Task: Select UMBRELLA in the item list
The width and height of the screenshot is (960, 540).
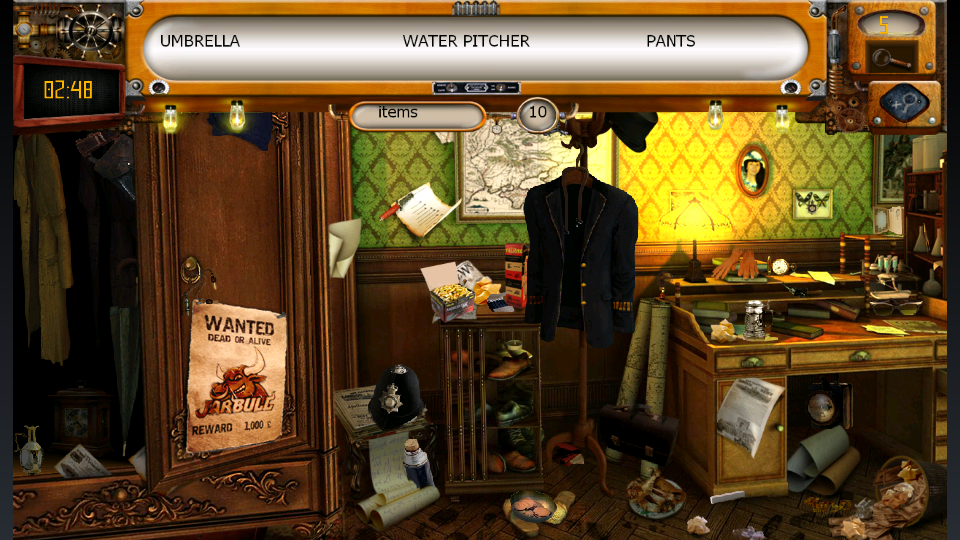Action: (x=200, y=41)
